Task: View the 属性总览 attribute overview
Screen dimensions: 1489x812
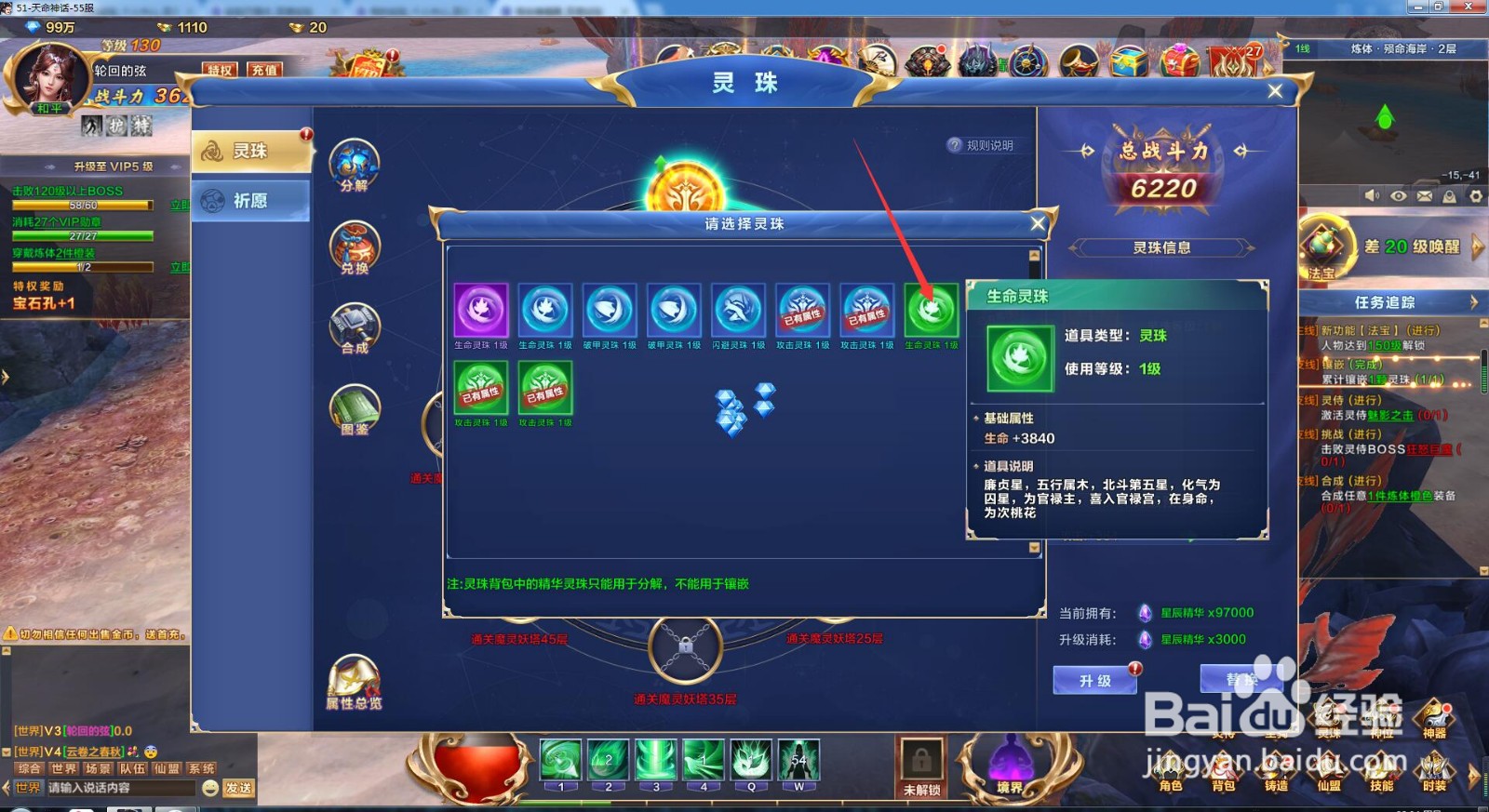Action: click(x=354, y=677)
